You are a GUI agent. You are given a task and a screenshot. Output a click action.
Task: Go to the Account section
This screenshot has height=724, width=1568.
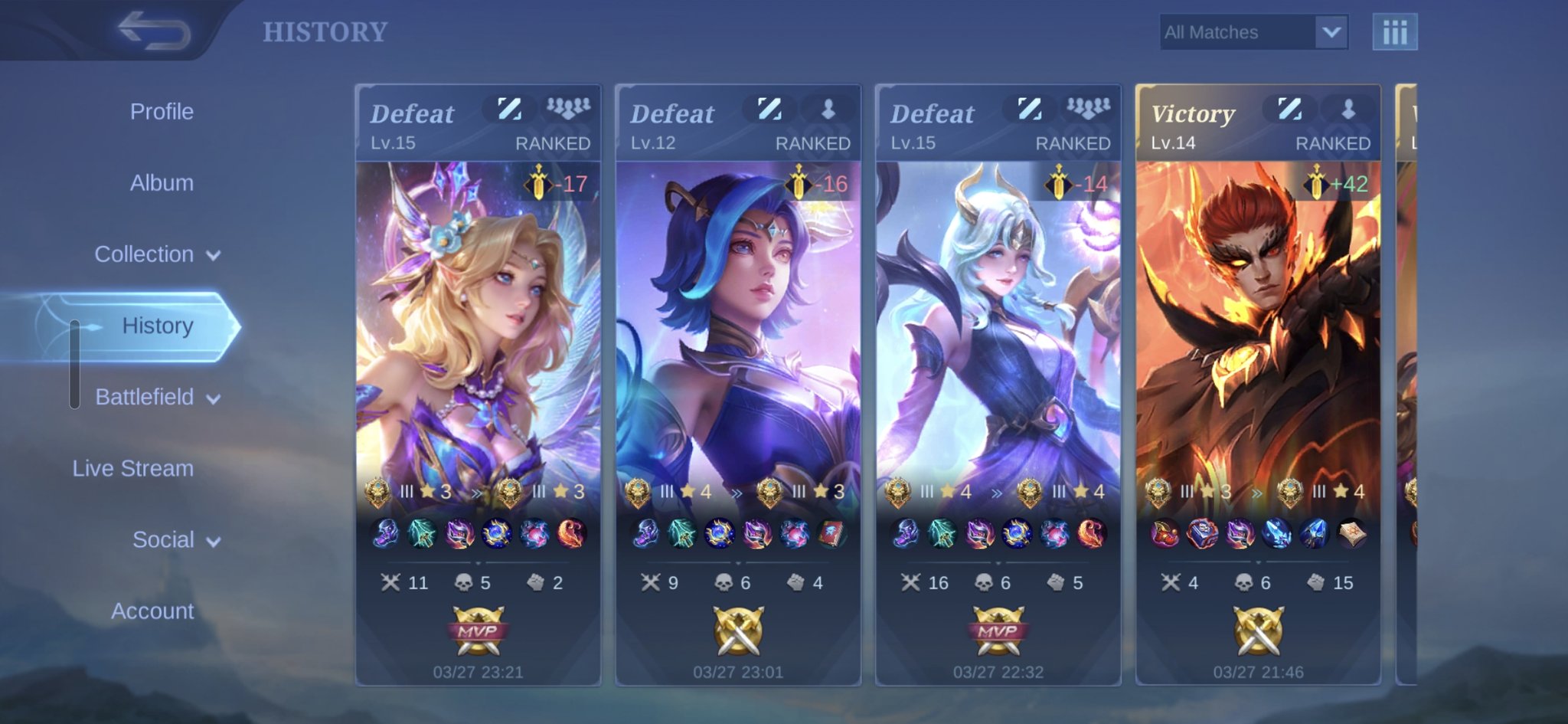pos(152,611)
